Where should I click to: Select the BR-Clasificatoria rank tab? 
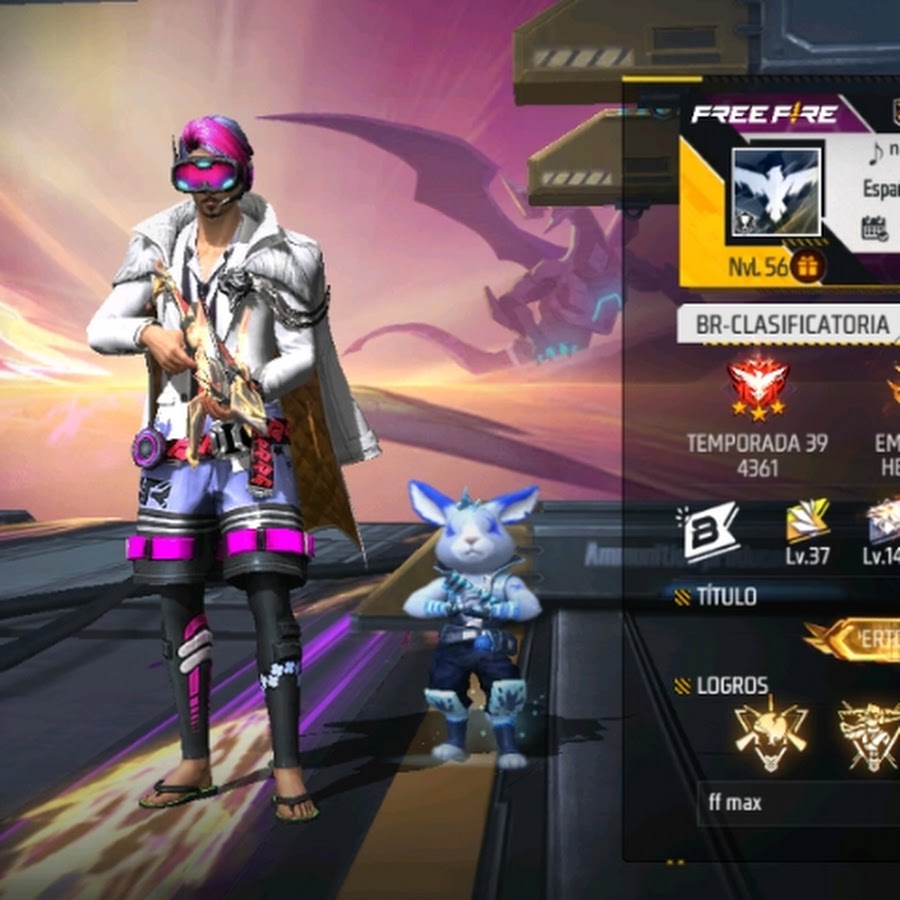coord(792,325)
